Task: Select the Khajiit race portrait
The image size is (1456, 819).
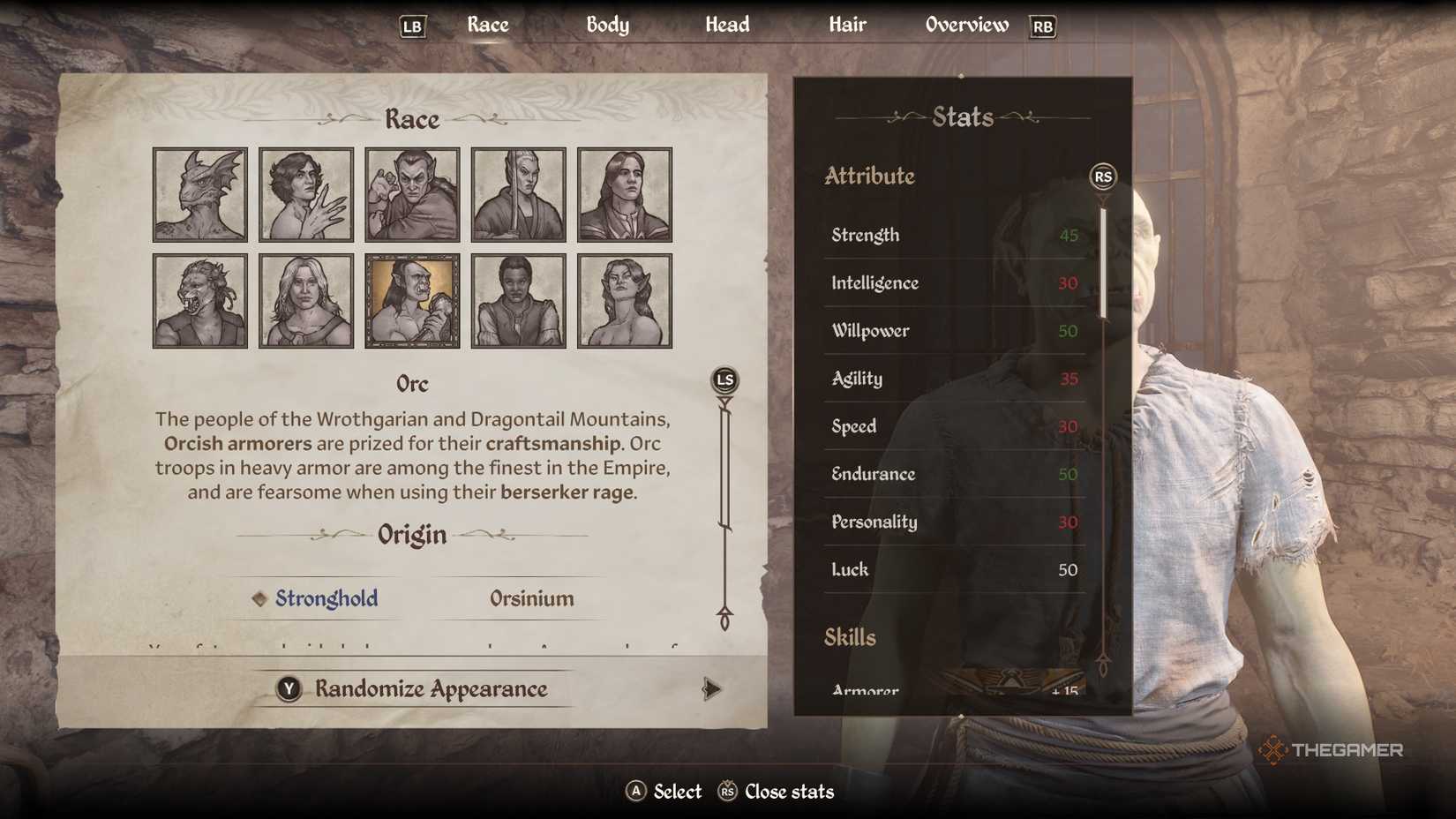Action: point(199,300)
